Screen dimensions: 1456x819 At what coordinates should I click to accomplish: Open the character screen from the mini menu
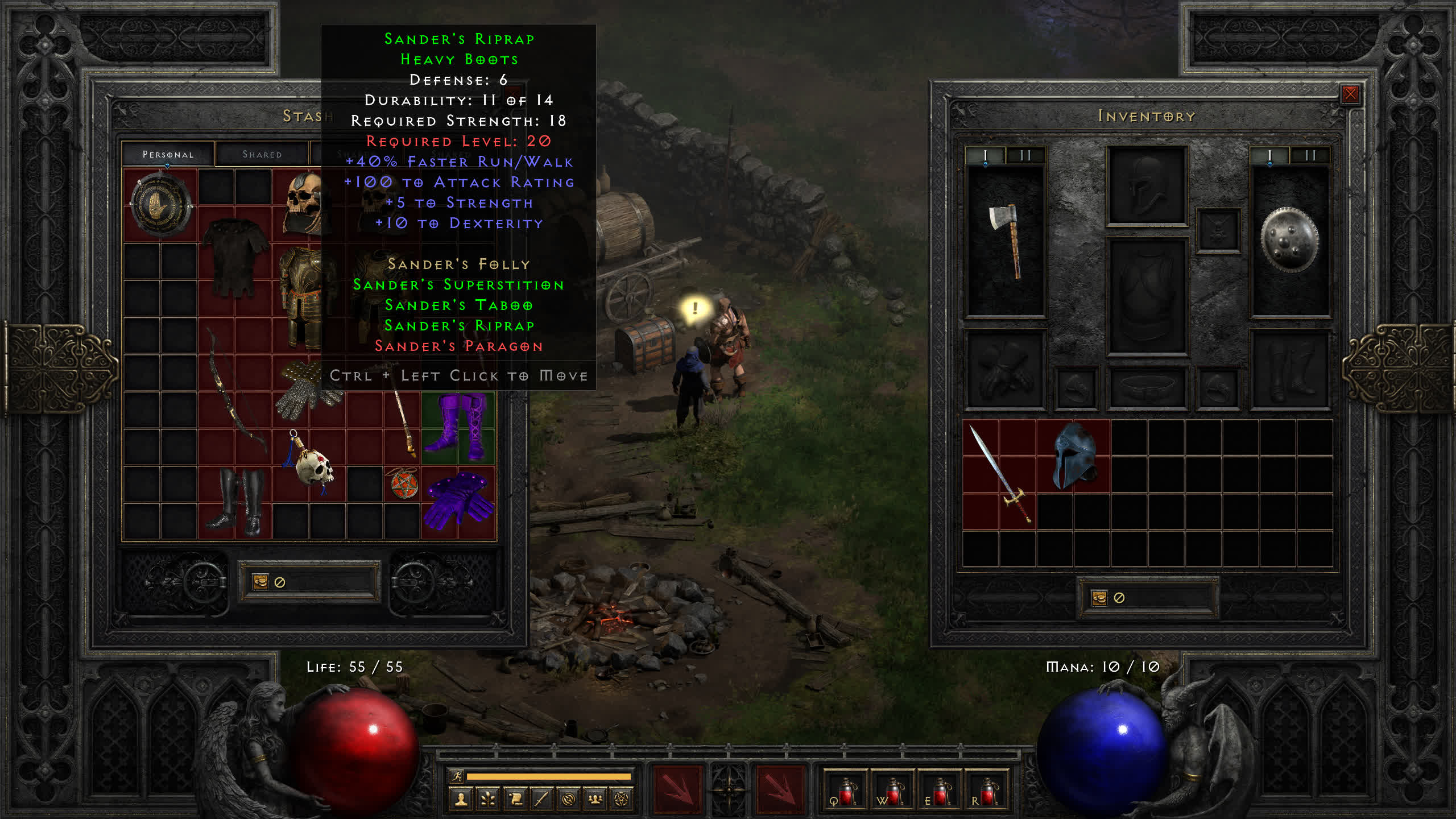click(461, 800)
